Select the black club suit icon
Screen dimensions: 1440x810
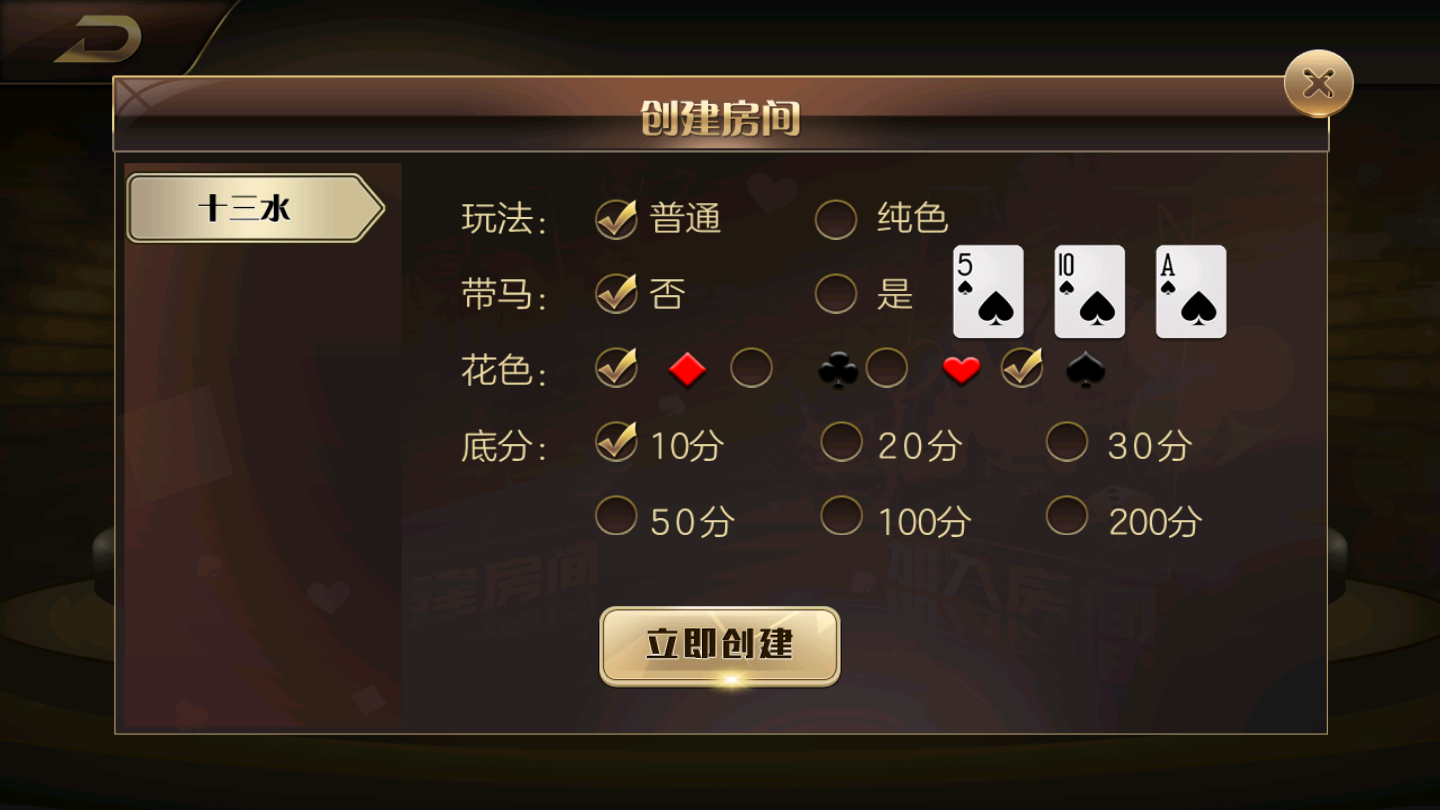point(836,368)
